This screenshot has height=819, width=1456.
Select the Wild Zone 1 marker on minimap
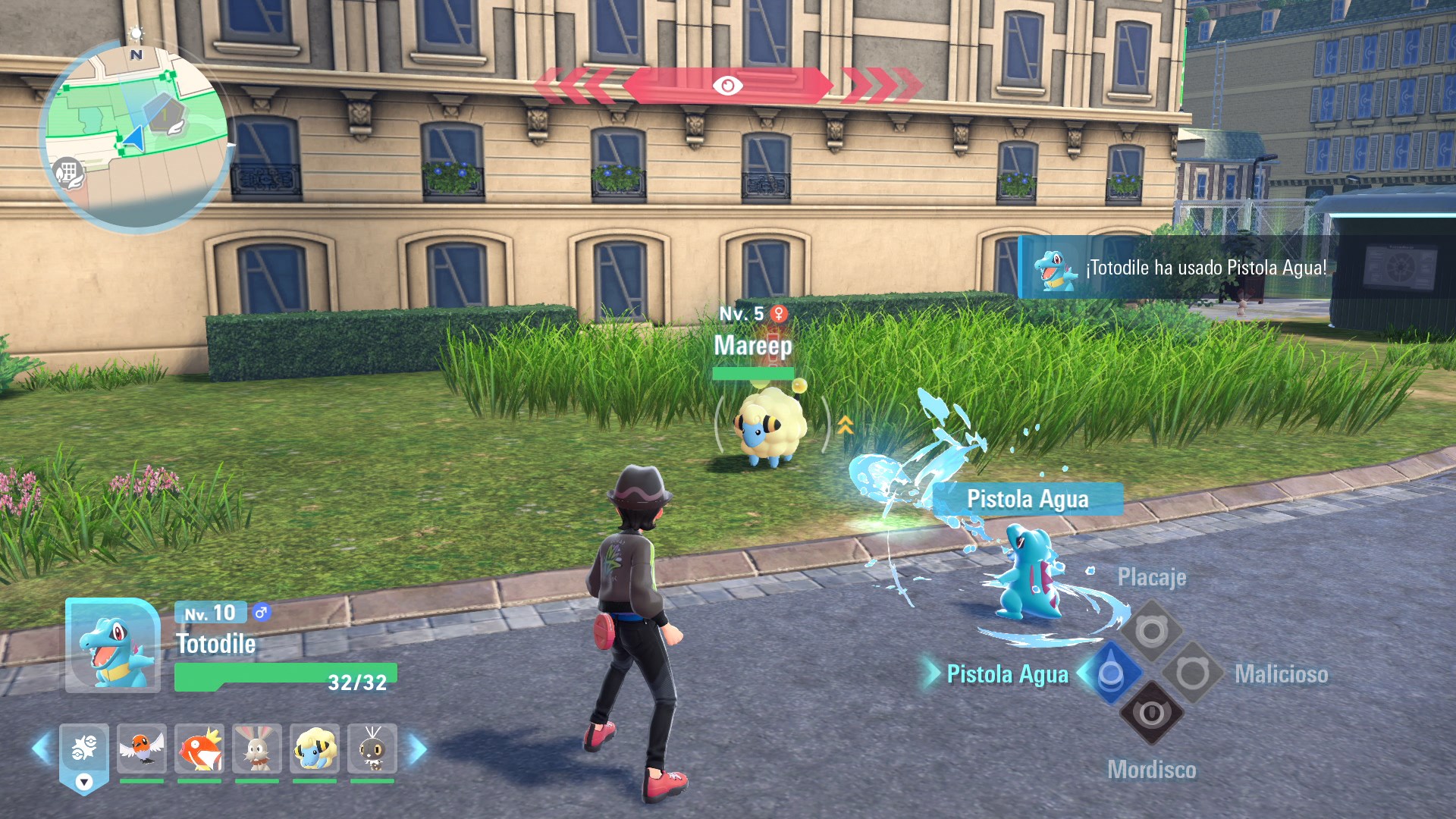pos(165,114)
